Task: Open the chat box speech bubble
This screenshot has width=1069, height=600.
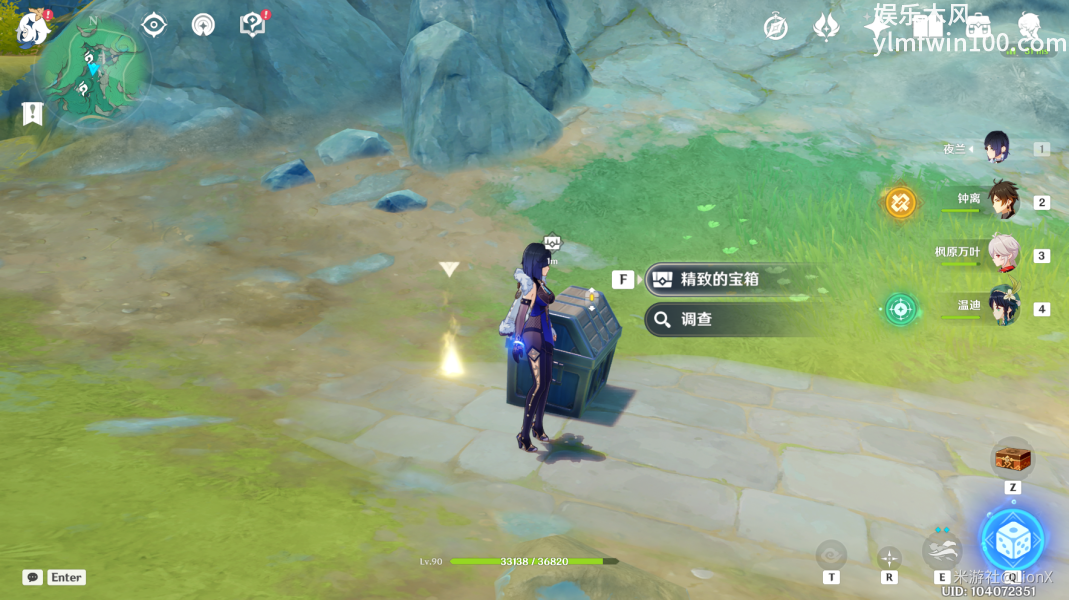Action: (x=33, y=577)
